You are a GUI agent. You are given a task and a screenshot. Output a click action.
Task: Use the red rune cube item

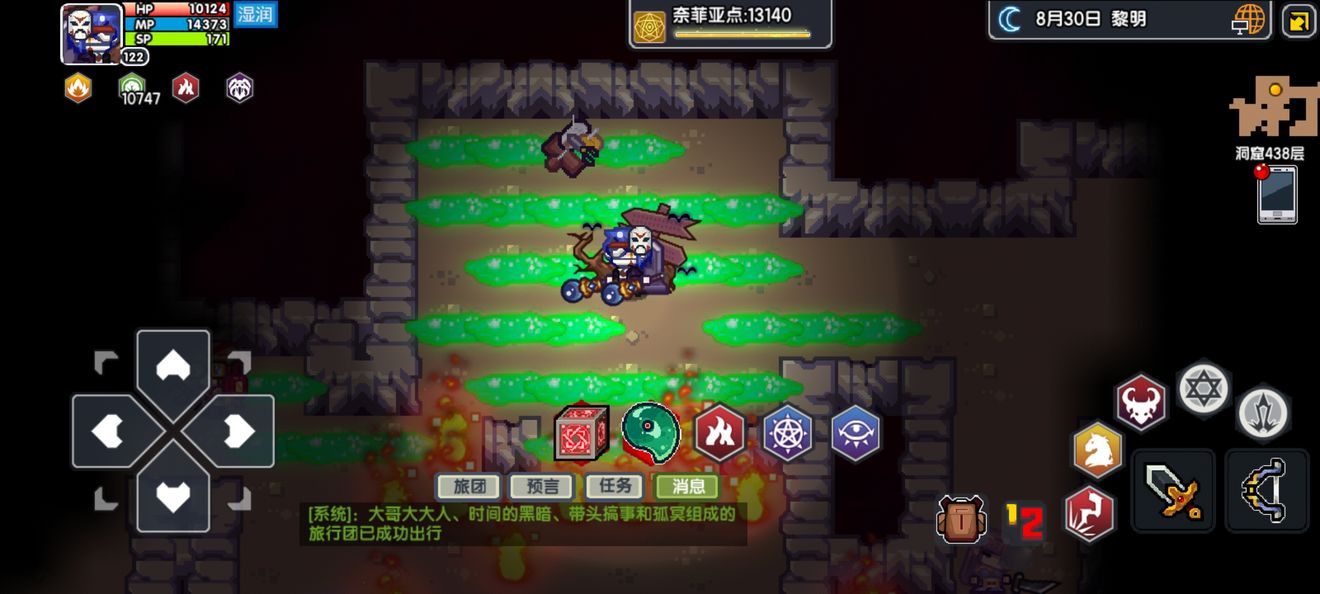click(x=582, y=432)
